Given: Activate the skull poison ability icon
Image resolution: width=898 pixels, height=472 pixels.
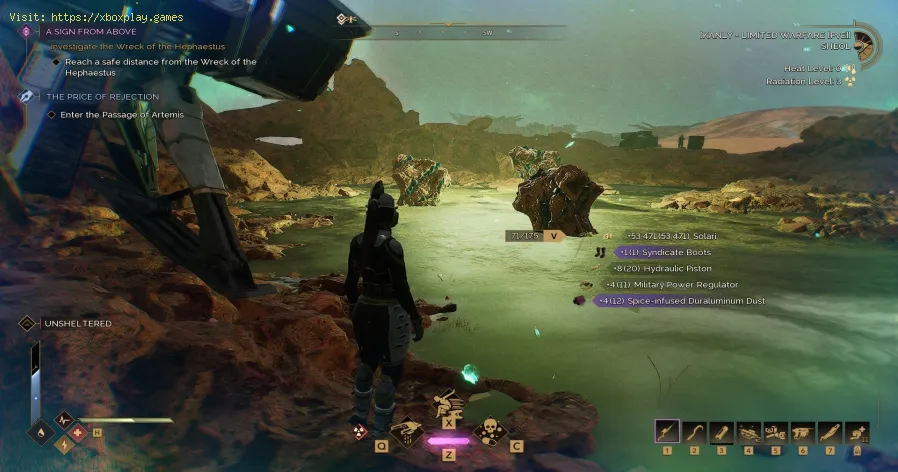Looking at the screenshot, I should click(x=489, y=431).
